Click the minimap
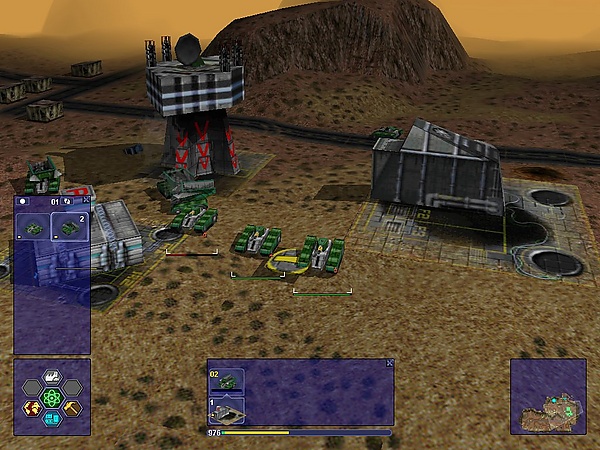 [x=548, y=397]
